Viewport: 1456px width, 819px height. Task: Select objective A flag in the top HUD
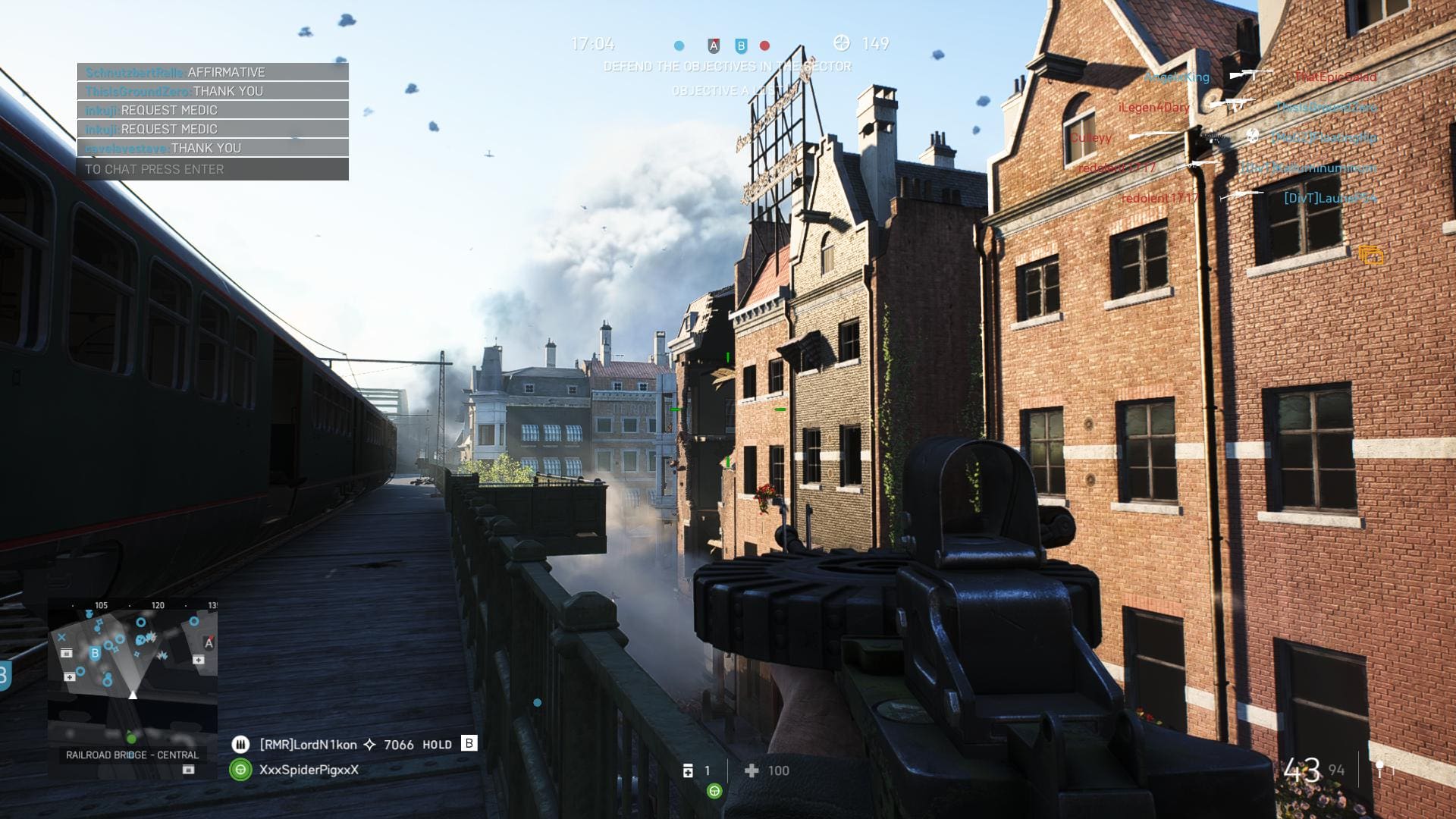[x=714, y=45]
